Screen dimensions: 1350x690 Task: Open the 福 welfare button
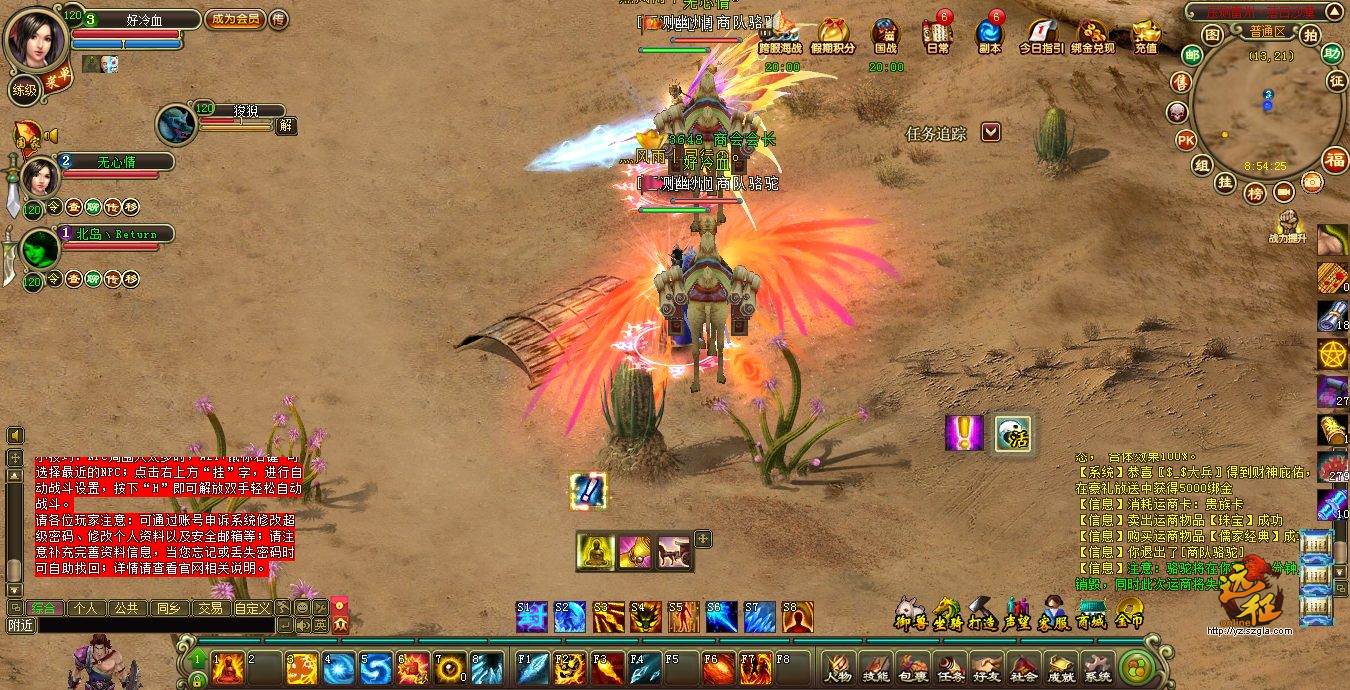[1335, 159]
